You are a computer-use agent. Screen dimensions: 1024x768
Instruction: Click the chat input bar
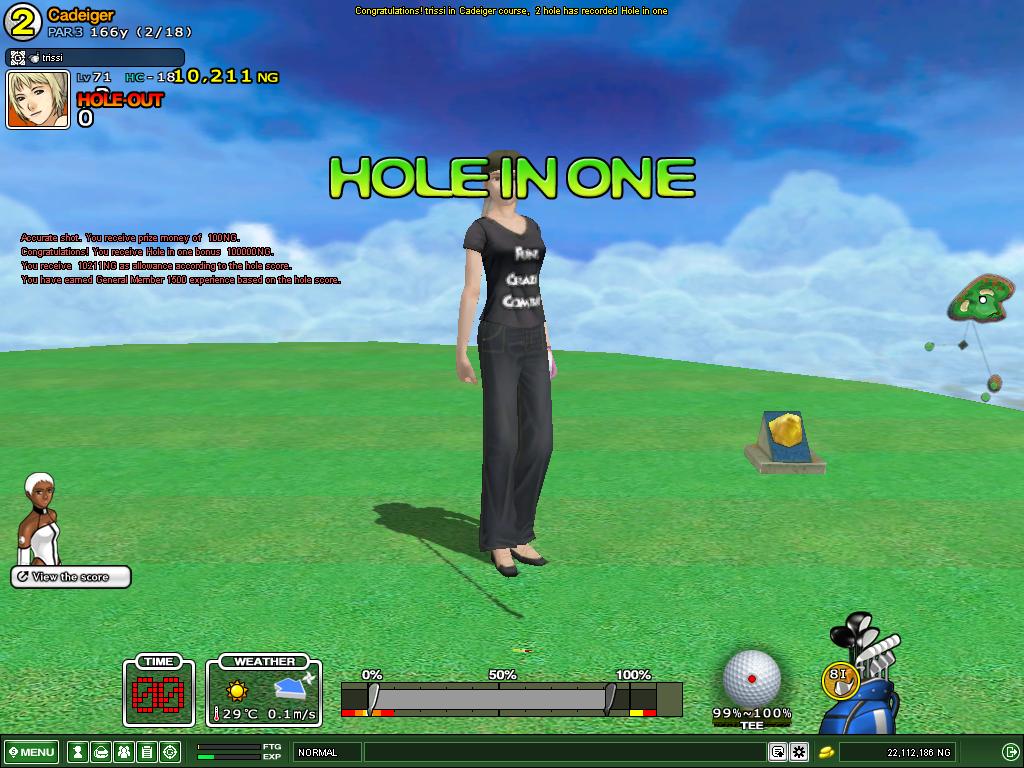click(x=565, y=752)
